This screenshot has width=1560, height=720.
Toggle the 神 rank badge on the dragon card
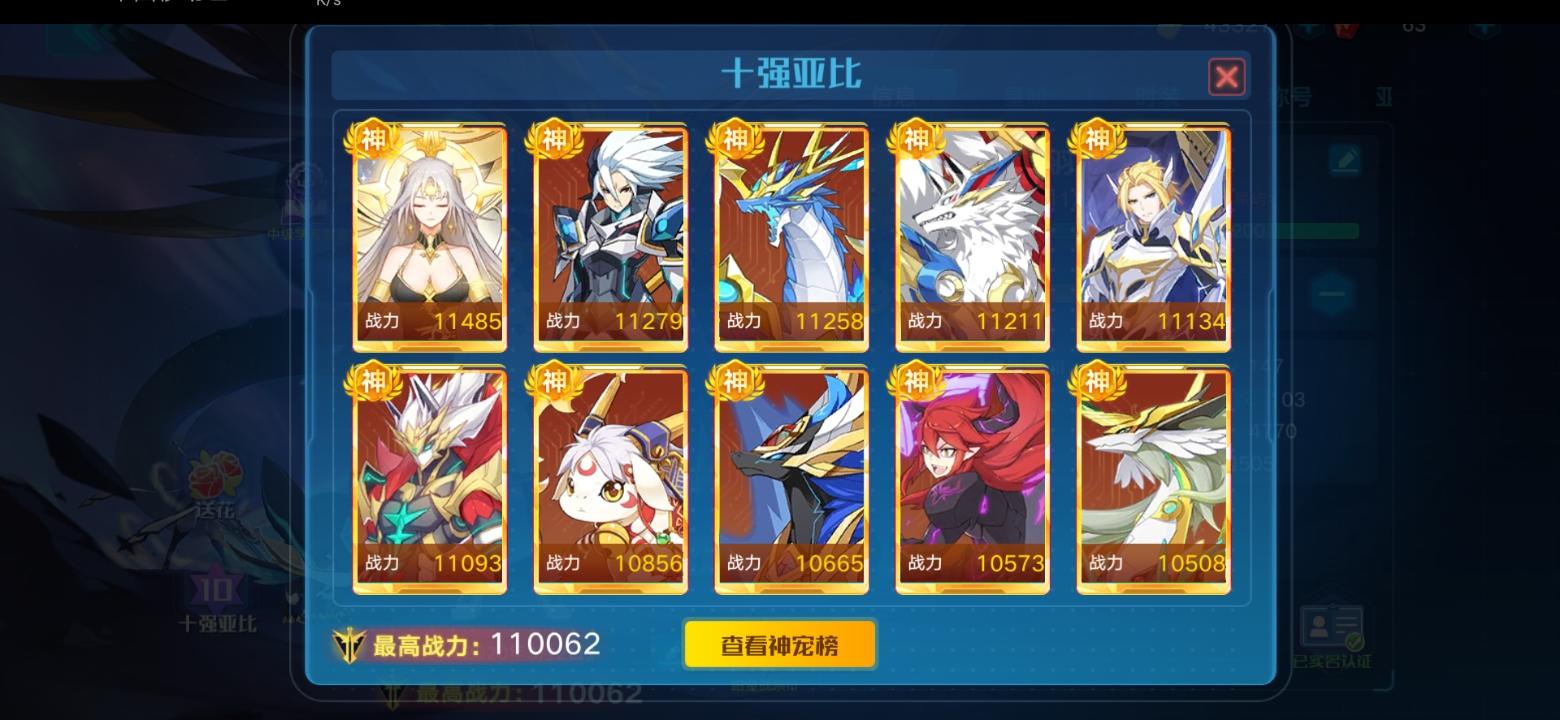pos(734,140)
